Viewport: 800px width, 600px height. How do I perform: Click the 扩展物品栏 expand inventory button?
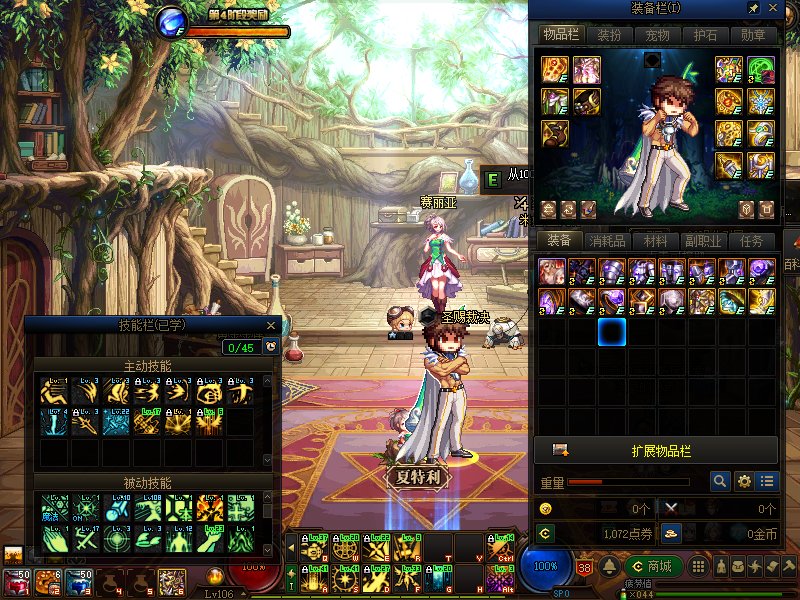click(x=655, y=449)
